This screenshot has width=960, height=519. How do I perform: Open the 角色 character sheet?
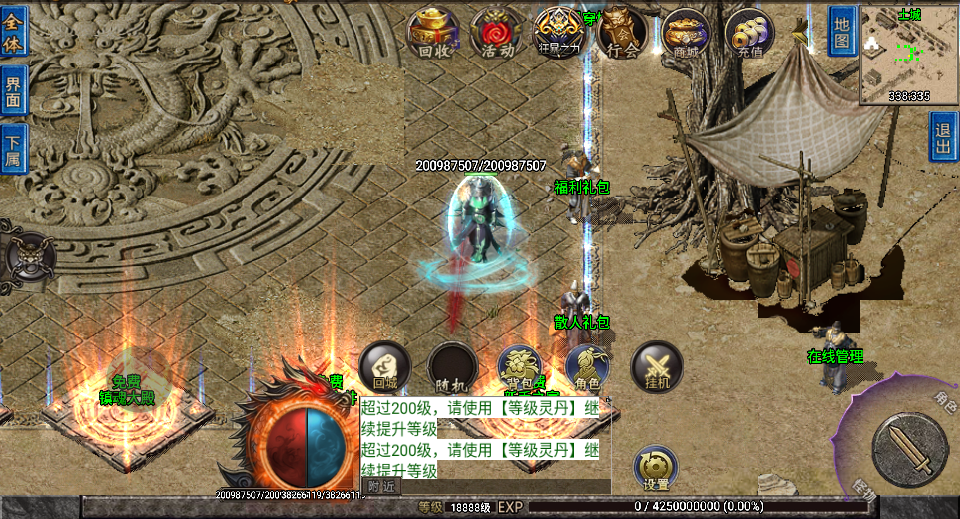[x=588, y=367]
